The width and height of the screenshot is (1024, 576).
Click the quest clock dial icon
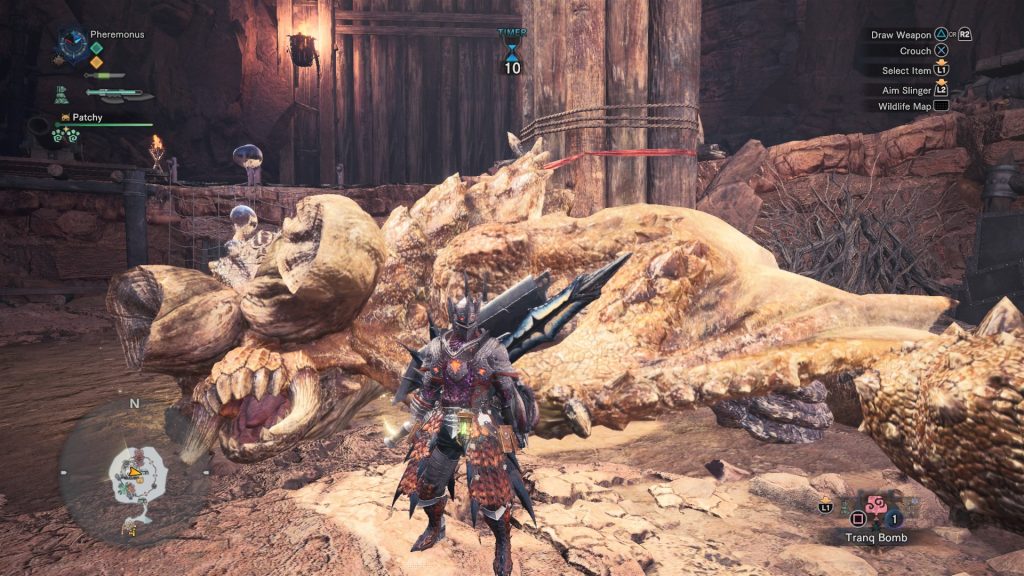coord(73,46)
